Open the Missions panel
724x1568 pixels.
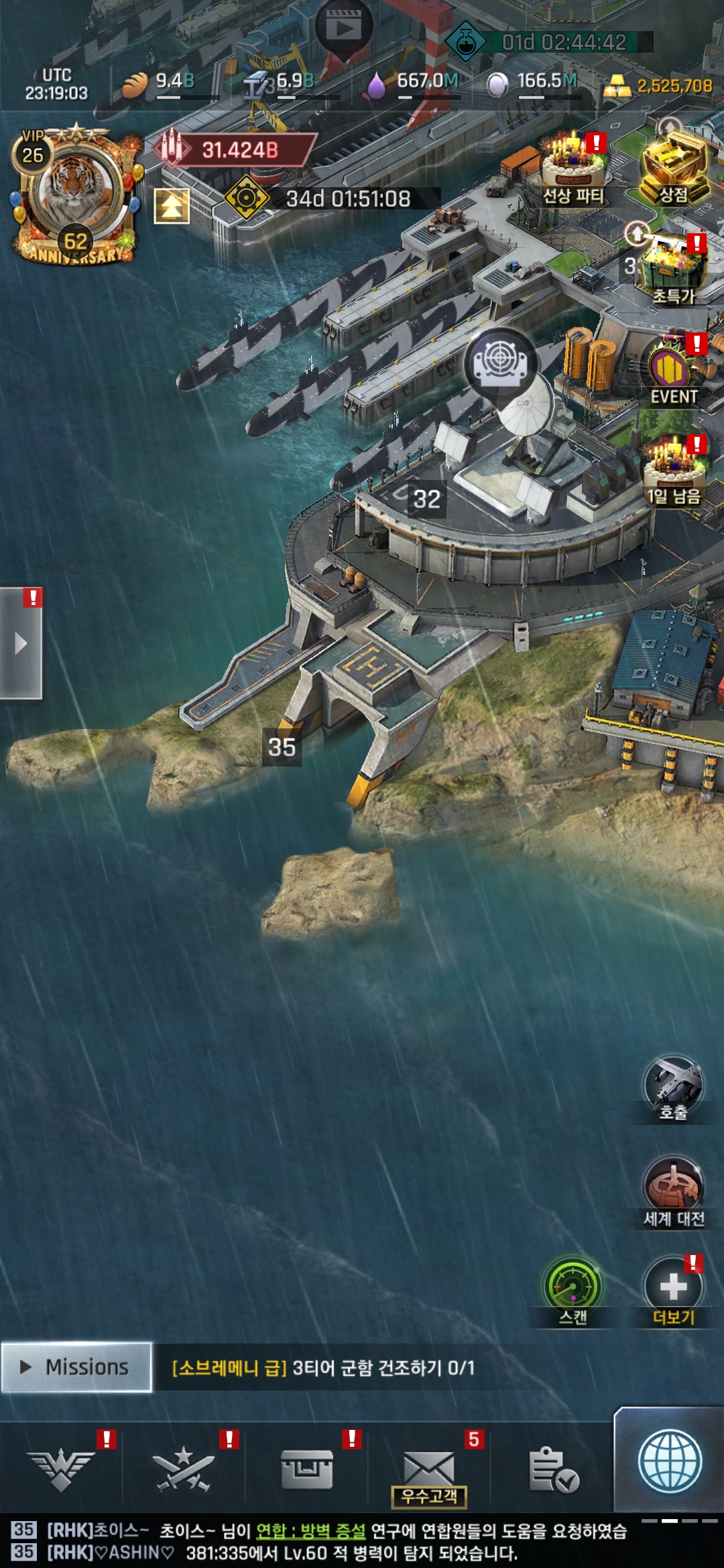click(x=76, y=1367)
